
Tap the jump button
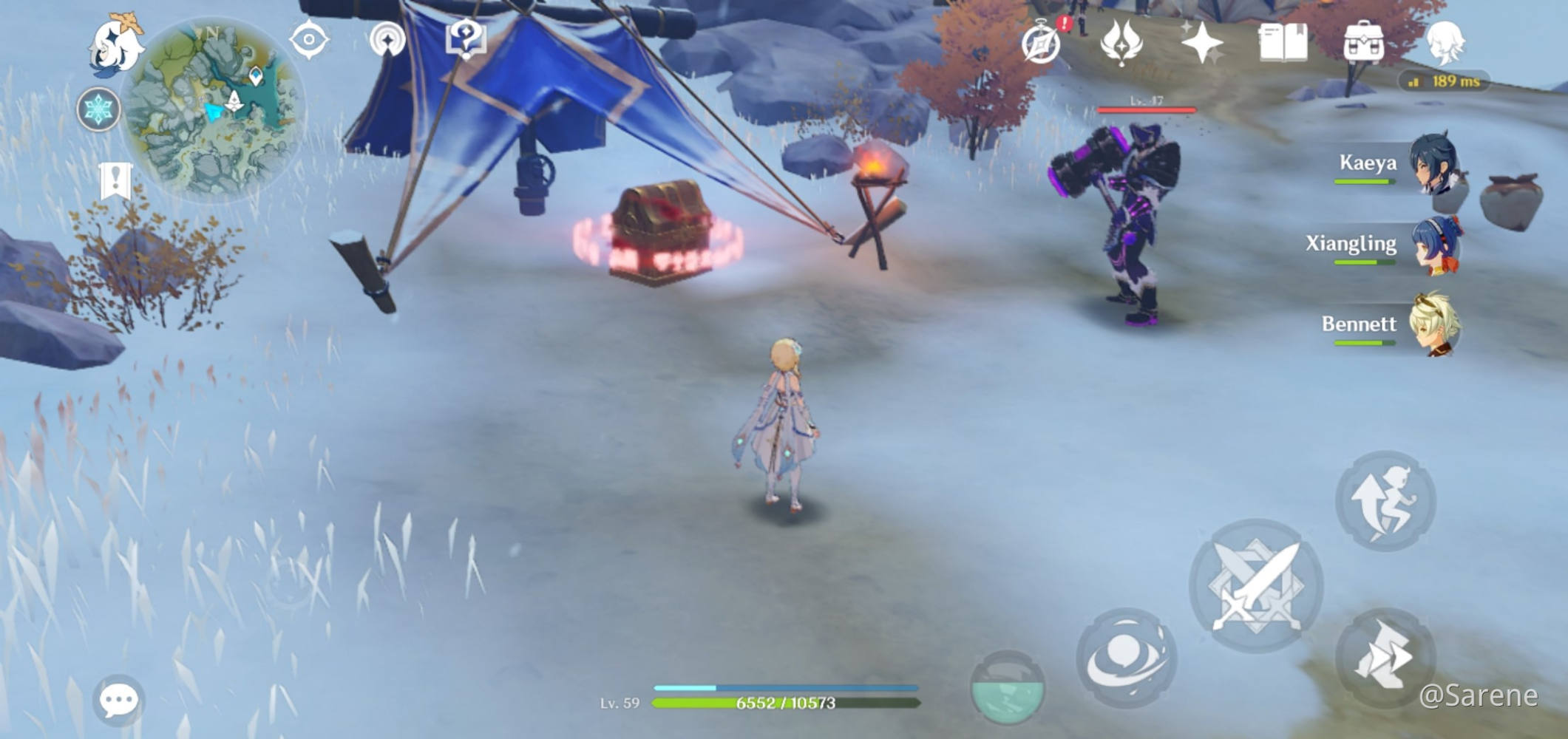(x=1385, y=500)
